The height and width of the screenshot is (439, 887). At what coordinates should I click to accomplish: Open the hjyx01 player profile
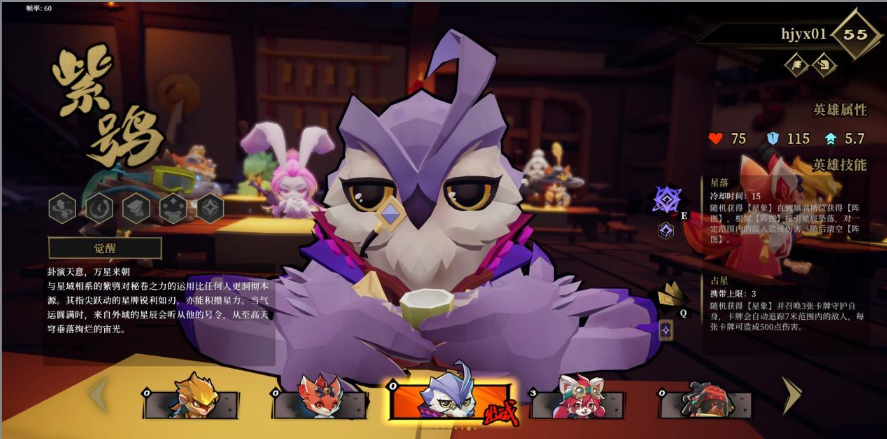(803, 34)
